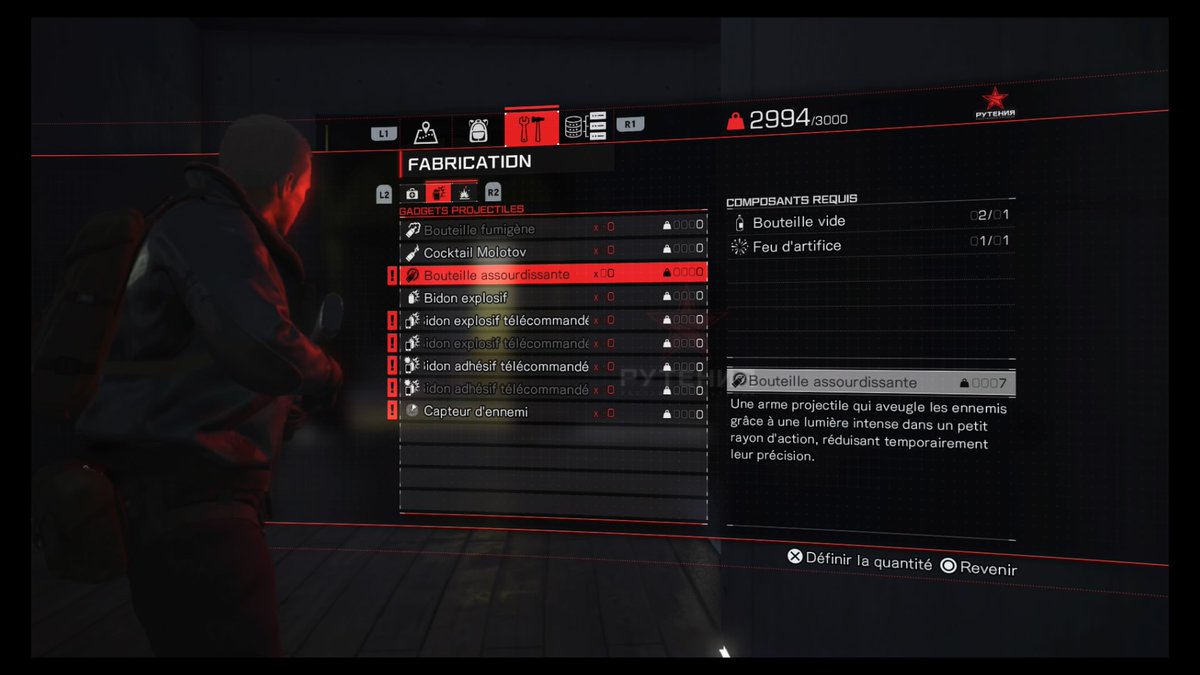Click the Feu d'artifice component row
Image resolution: width=1200 pixels, height=675 pixels.
click(870, 246)
